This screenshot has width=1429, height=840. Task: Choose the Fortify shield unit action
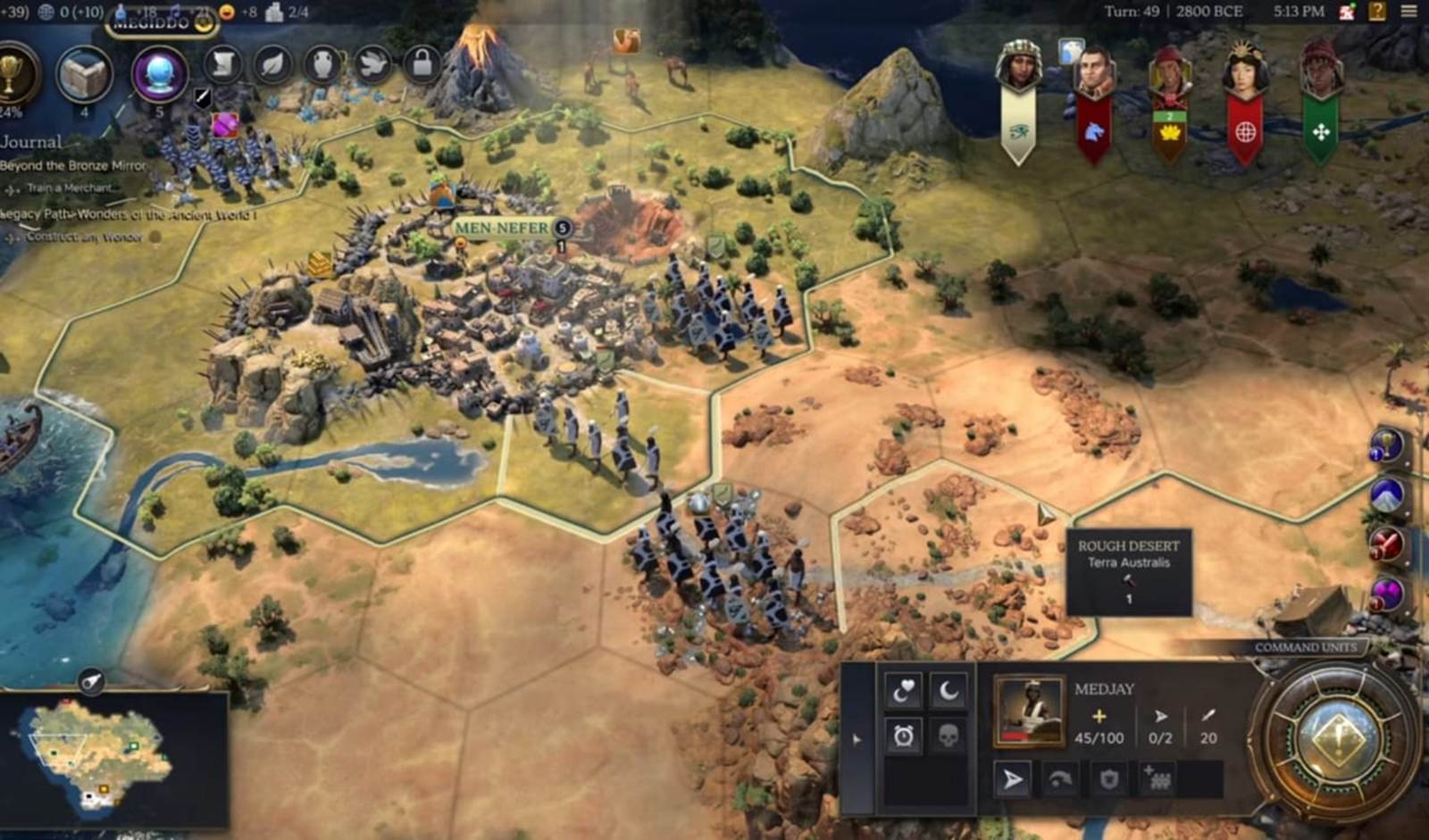pos(1108,779)
